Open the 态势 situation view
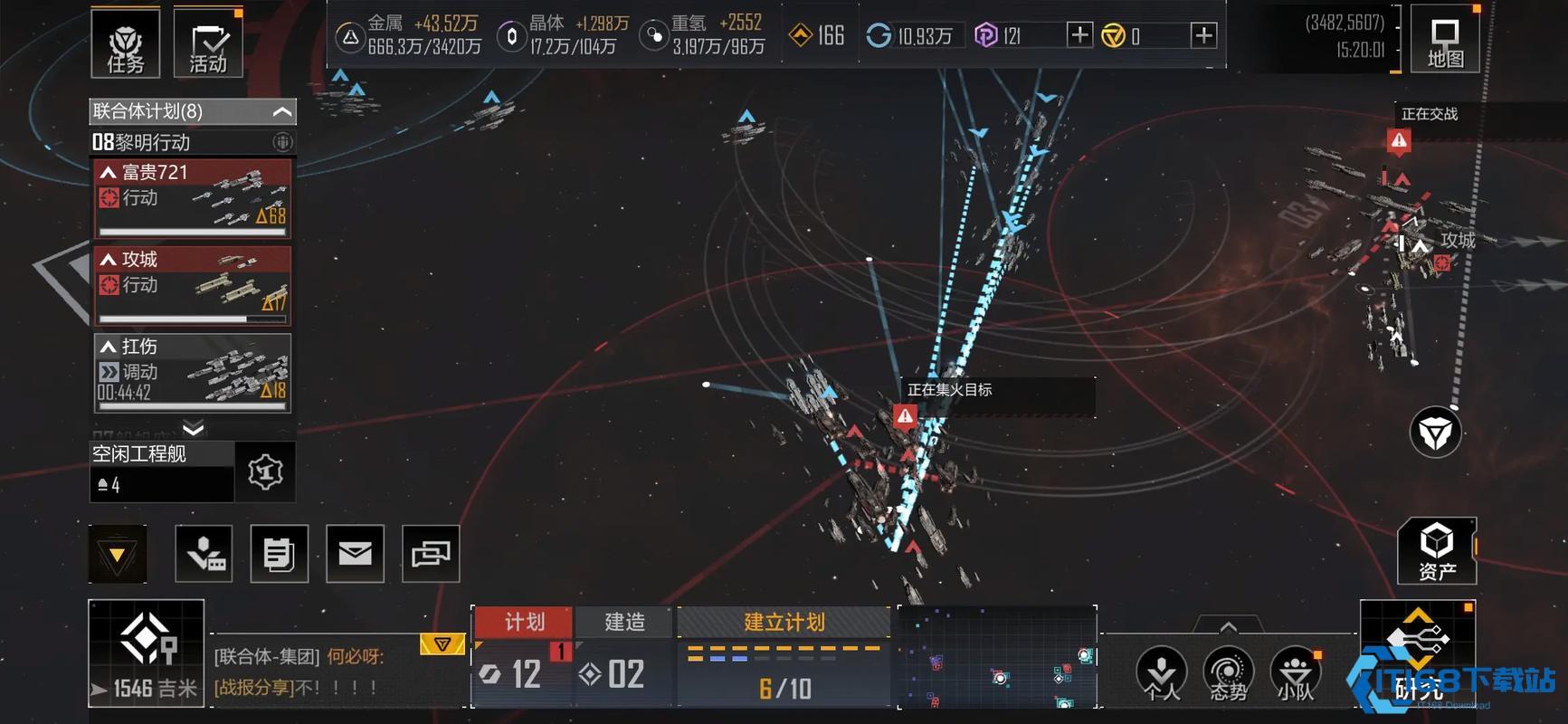This screenshot has width=1568, height=724. pyautogui.click(x=1228, y=674)
